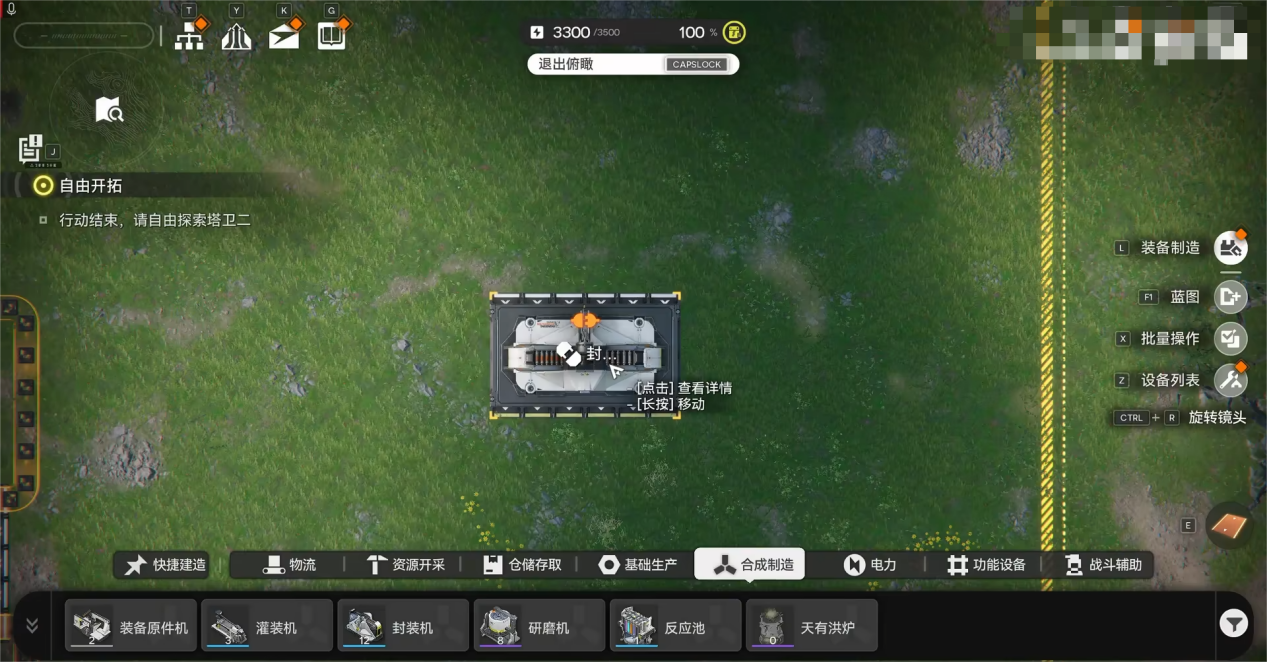Choose the 封装机 packaging machine slot

(403, 626)
